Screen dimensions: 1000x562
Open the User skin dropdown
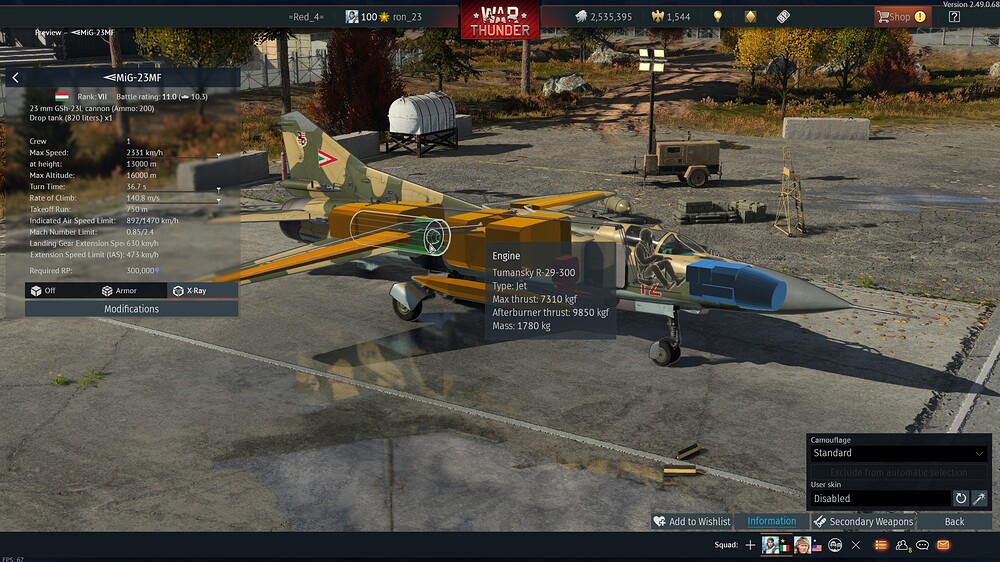[x=879, y=498]
